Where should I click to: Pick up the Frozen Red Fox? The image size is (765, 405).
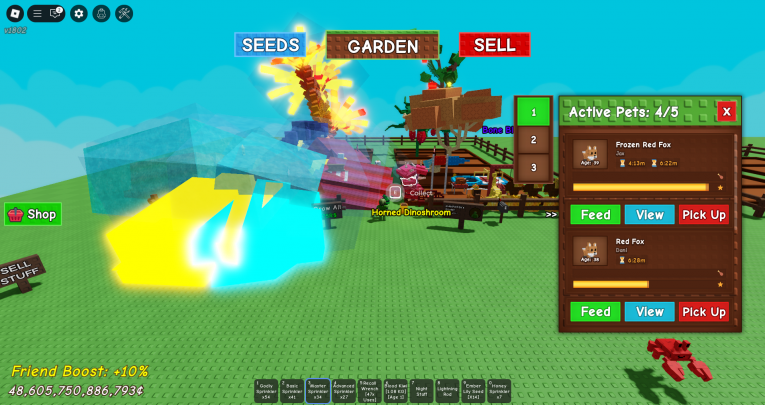[704, 214]
